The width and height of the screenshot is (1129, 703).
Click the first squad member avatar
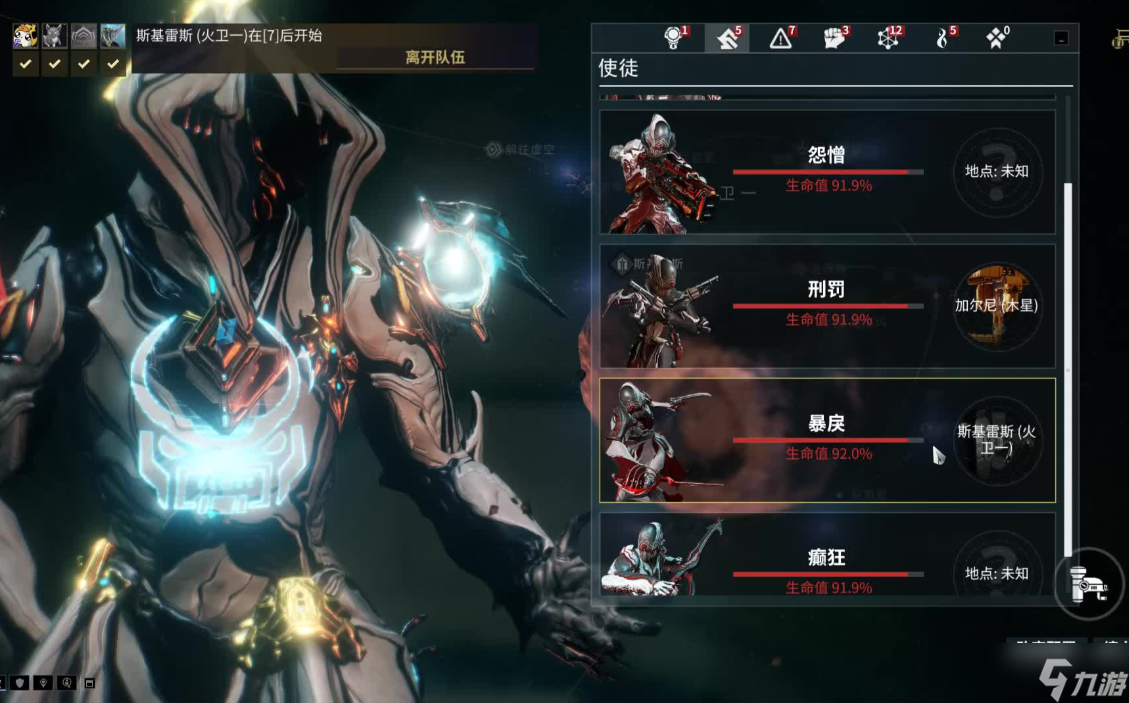click(x=25, y=37)
